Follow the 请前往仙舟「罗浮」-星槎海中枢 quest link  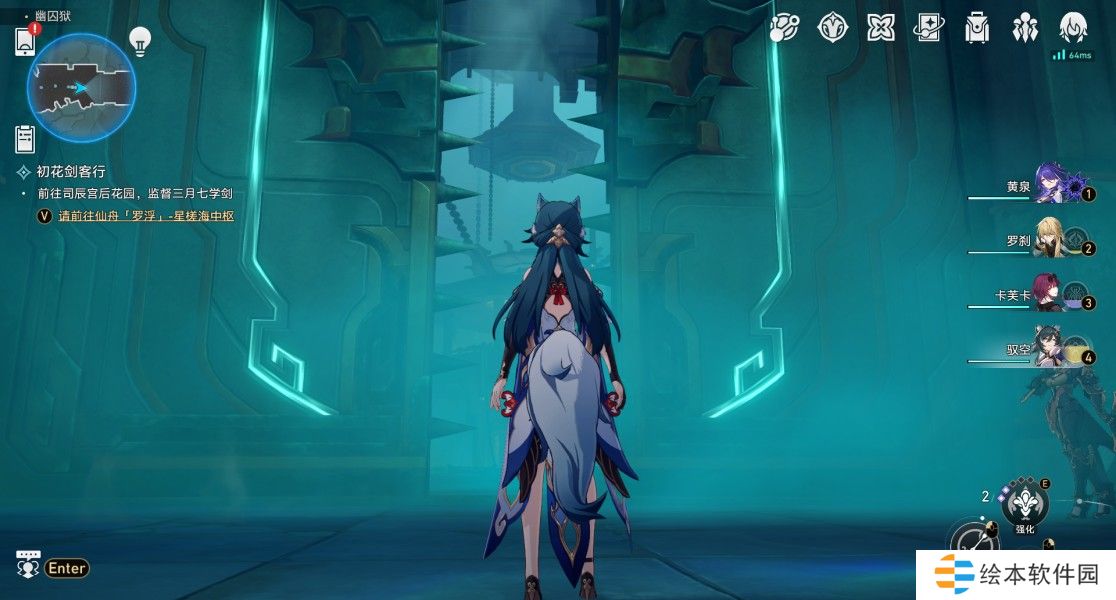[x=145, y=215]
